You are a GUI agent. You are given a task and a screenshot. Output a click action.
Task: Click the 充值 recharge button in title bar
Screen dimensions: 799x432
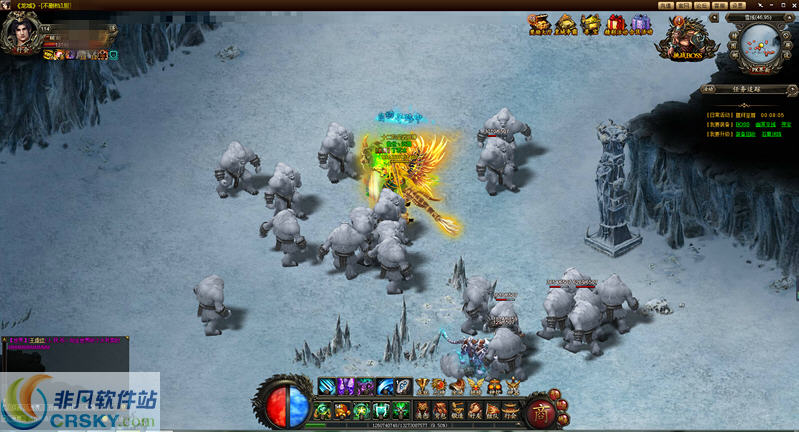(x=665, y=5)
